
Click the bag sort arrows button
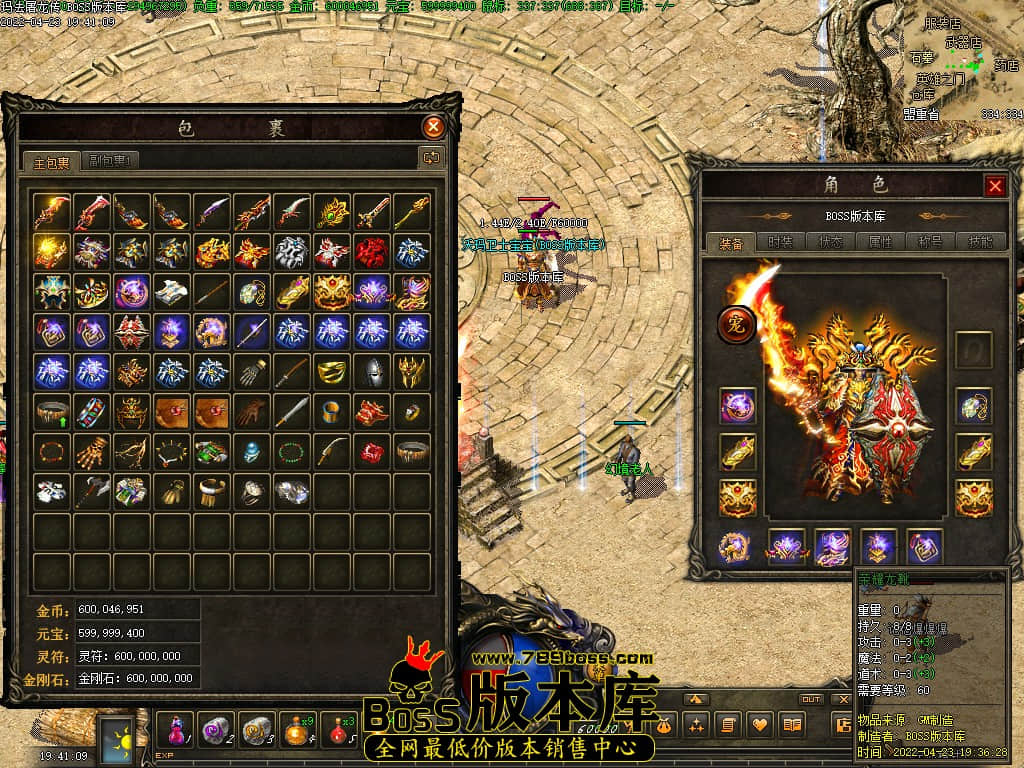click(x=431, y=157)
